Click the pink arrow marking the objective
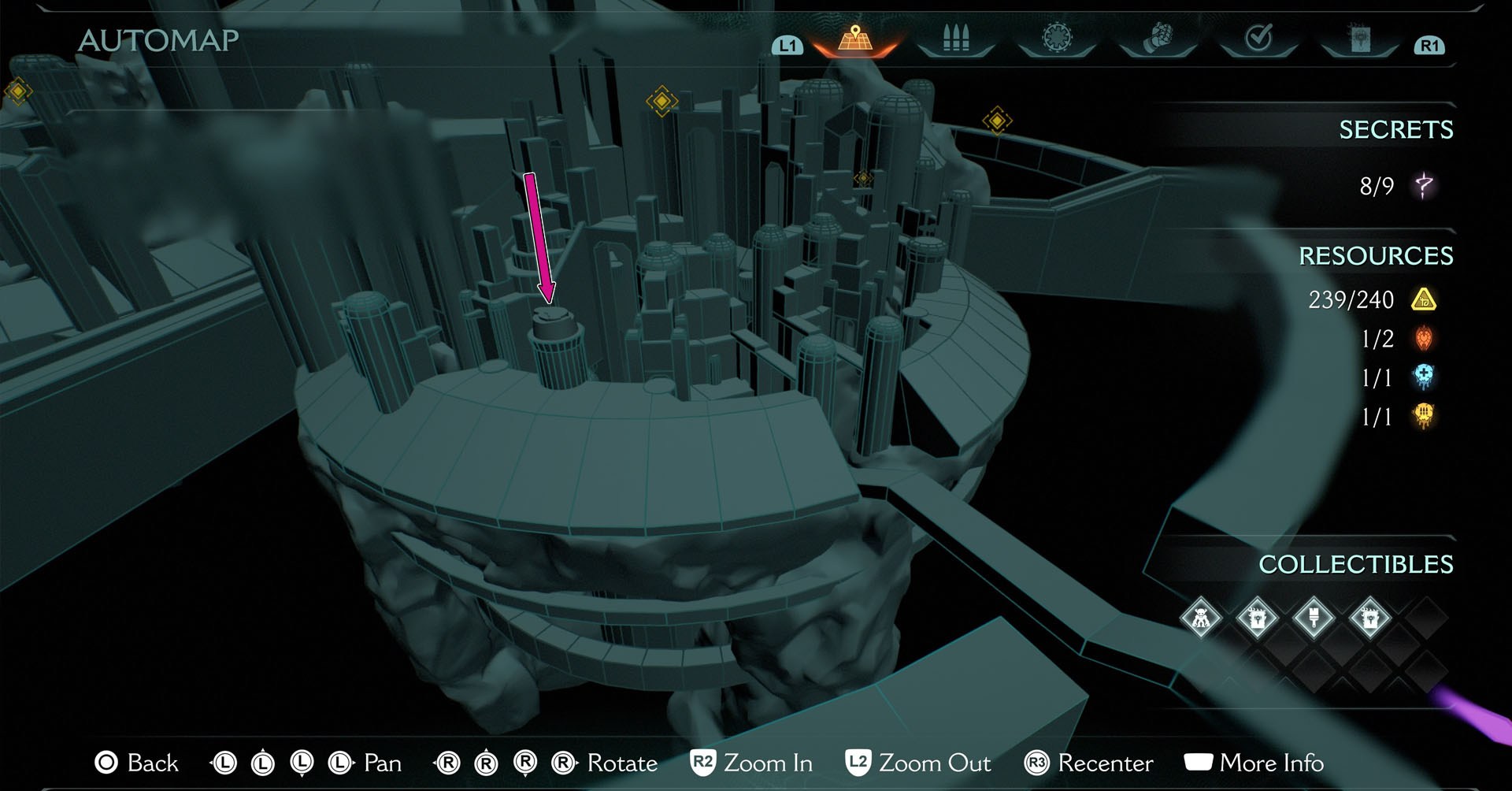1512x791 pixels. pos(541,236)
